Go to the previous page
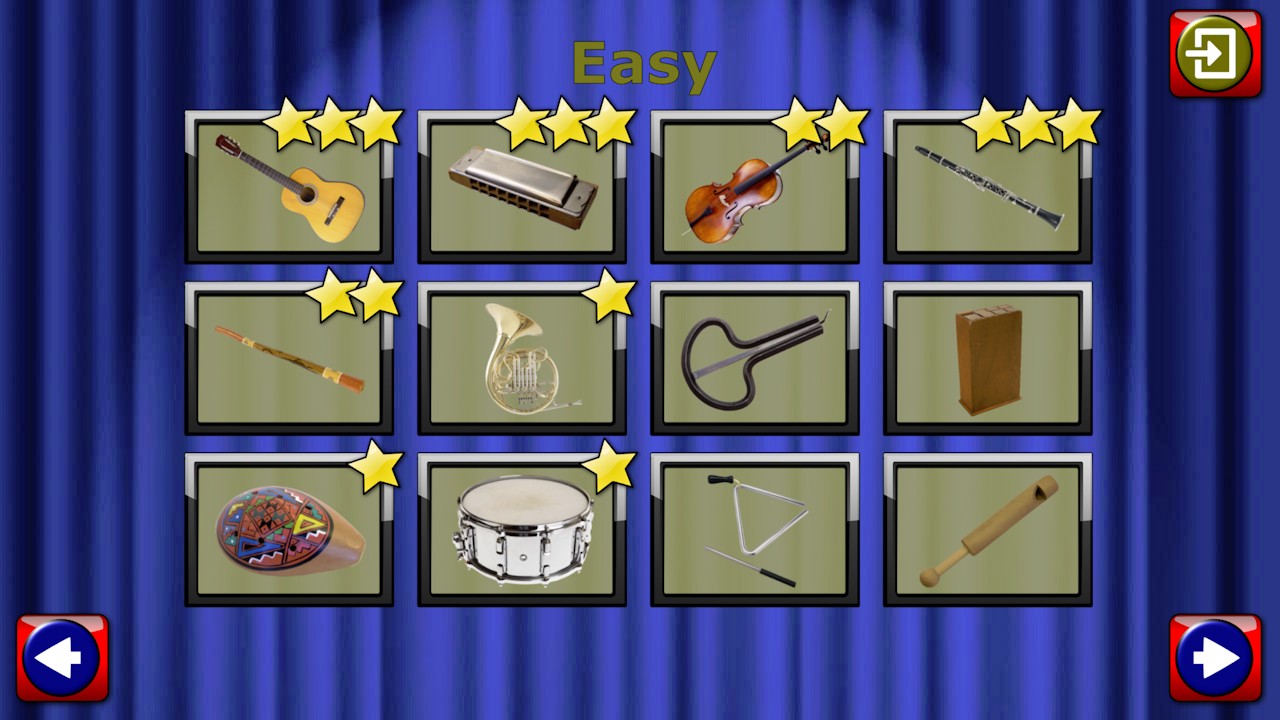Image resolution: width=1280 pixels, height=720 pixels. pos(64,657)
